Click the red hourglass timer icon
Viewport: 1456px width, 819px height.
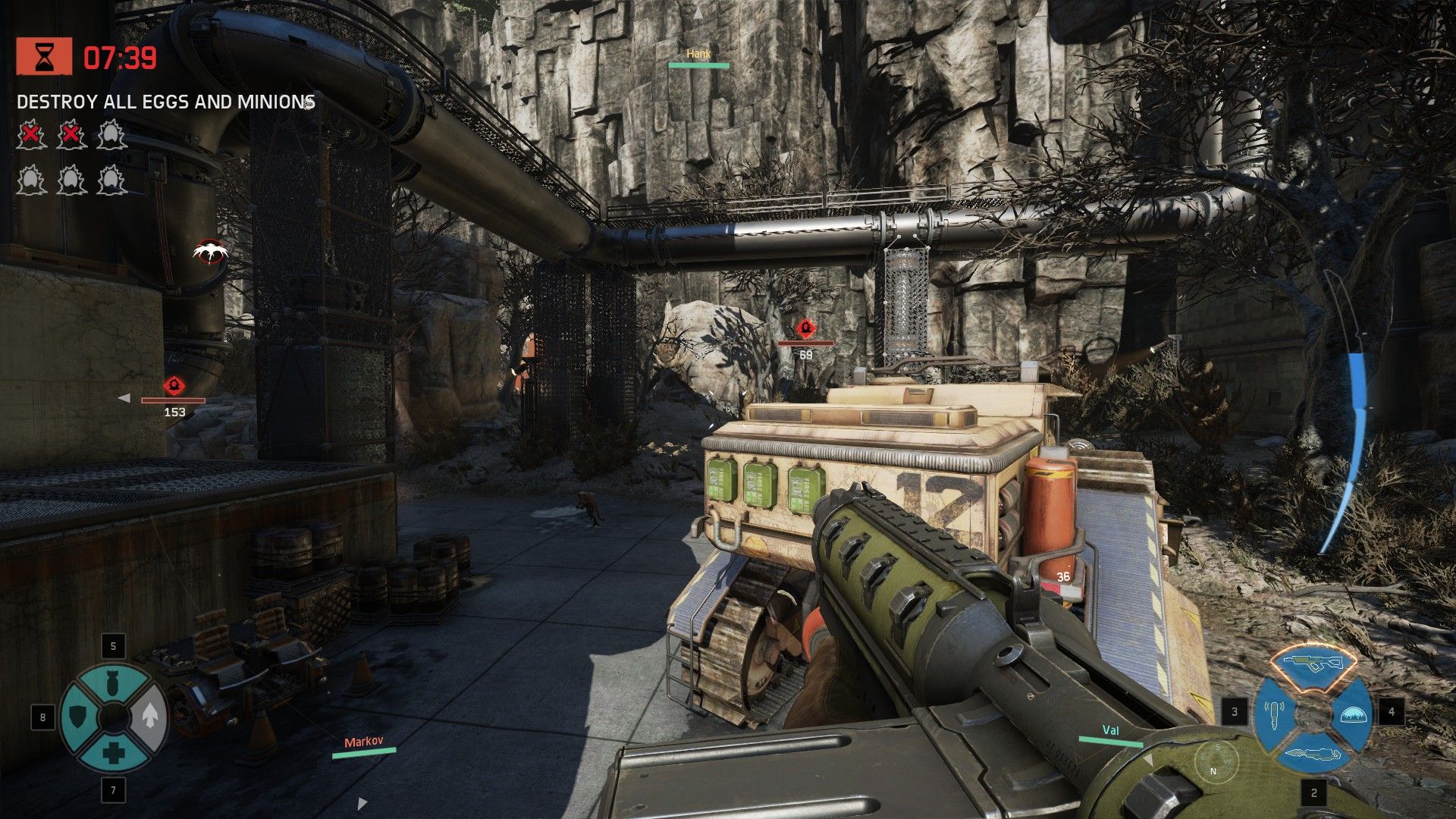click(43, 56)
